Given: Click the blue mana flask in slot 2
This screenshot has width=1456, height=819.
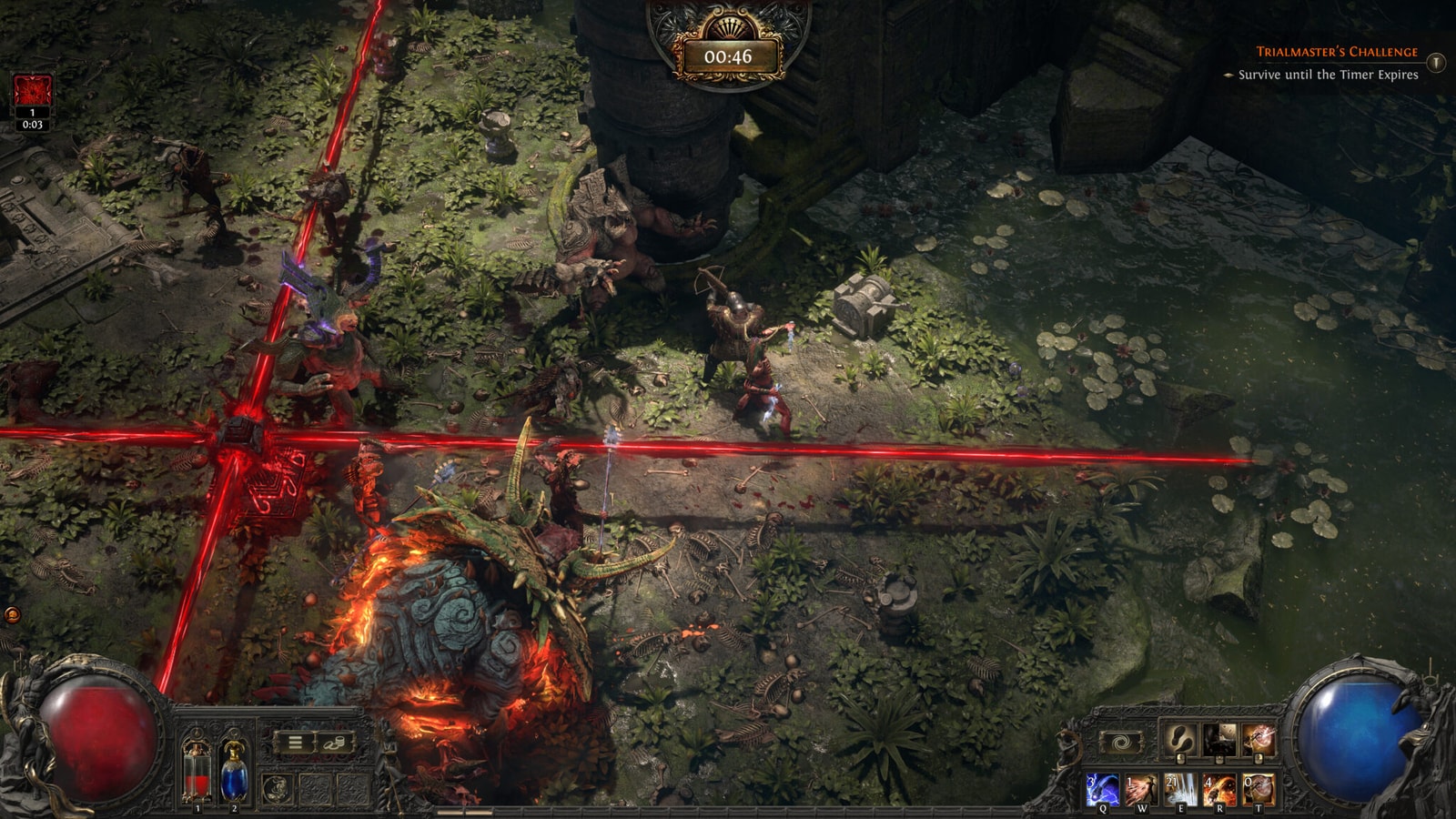Looking at the screenshot, I should pyautogui.click(x=234, y=773).
